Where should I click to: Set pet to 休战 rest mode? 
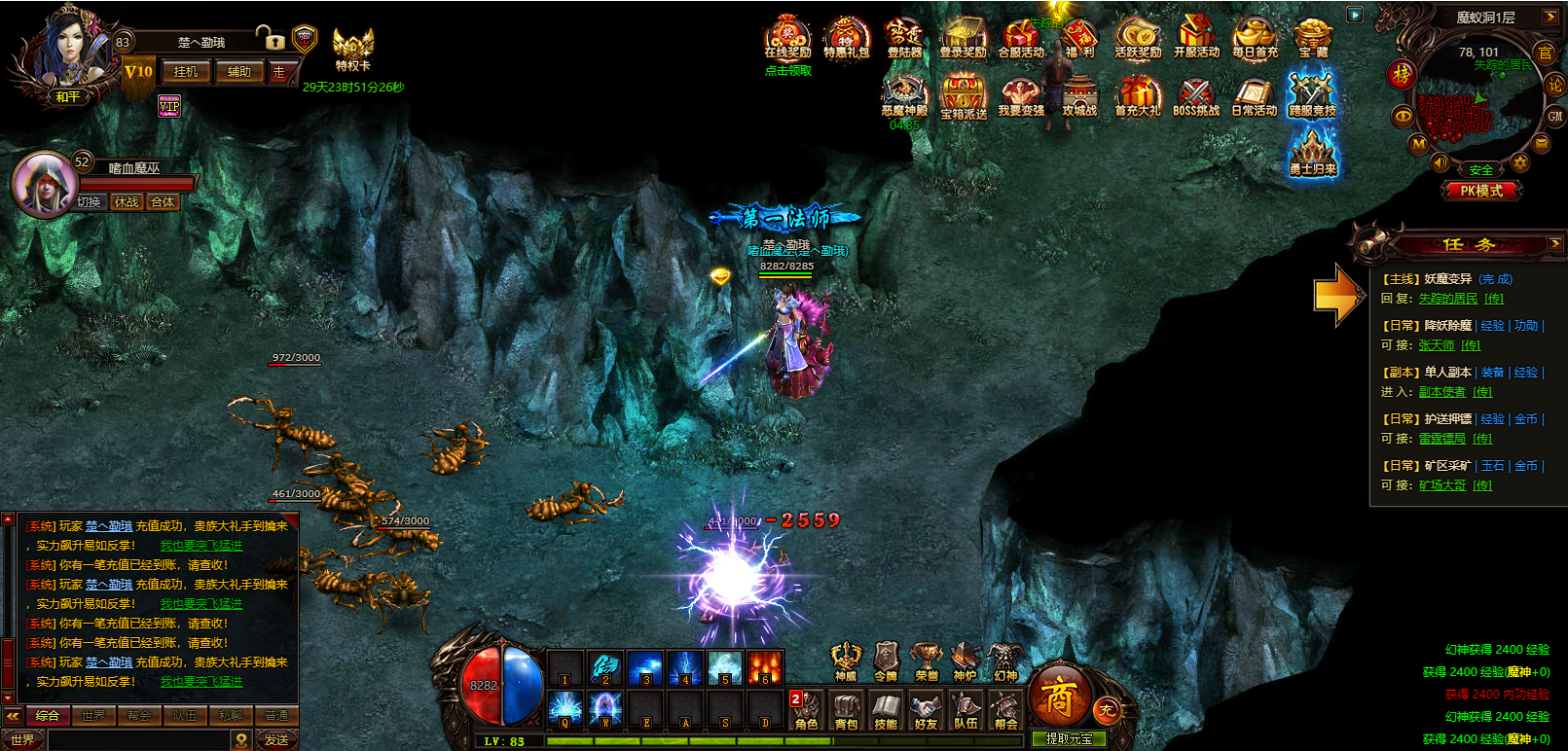click(126, 202)
